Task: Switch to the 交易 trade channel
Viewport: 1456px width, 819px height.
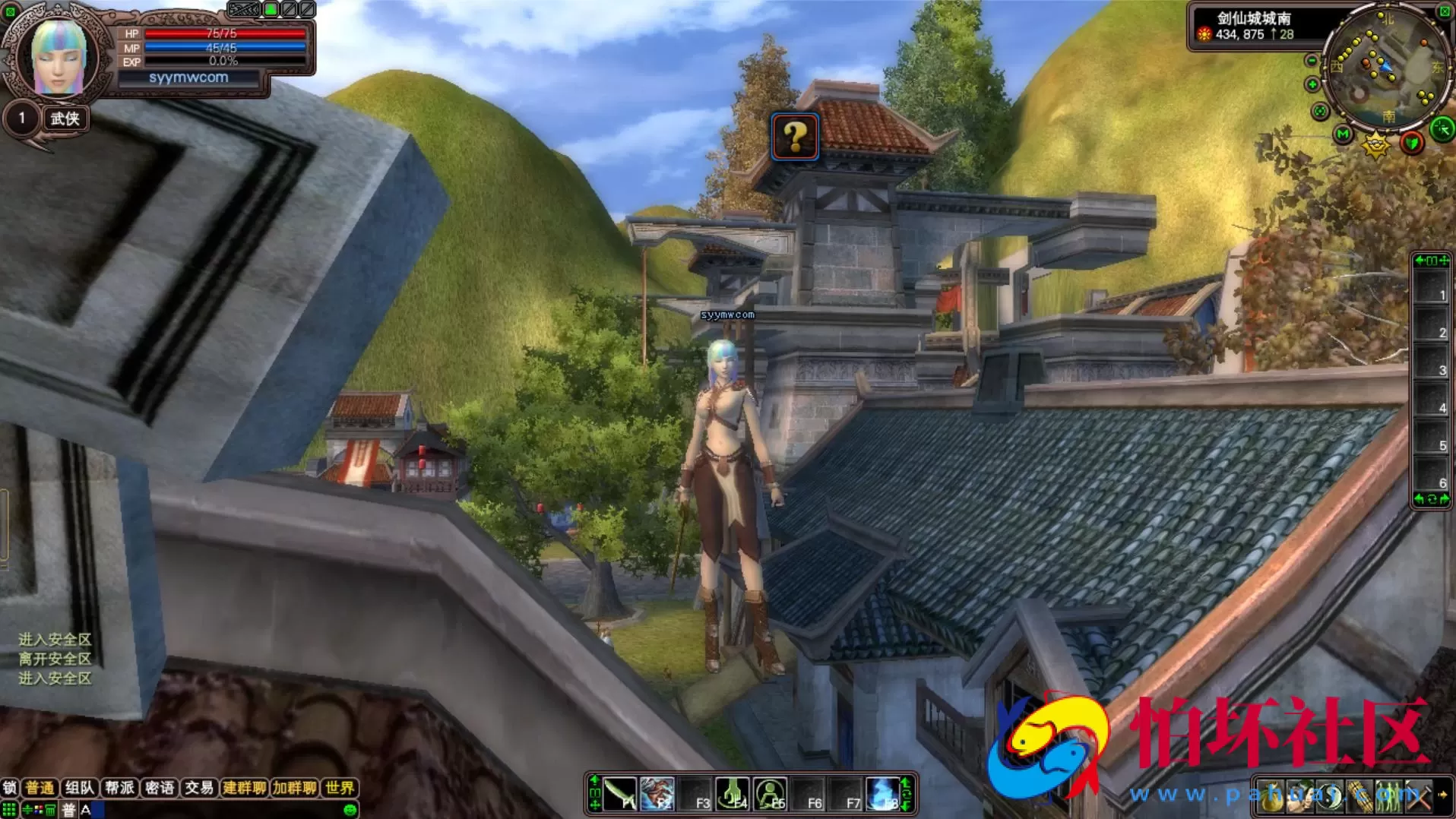Action: pyautogui.click(x=199, y=788)
